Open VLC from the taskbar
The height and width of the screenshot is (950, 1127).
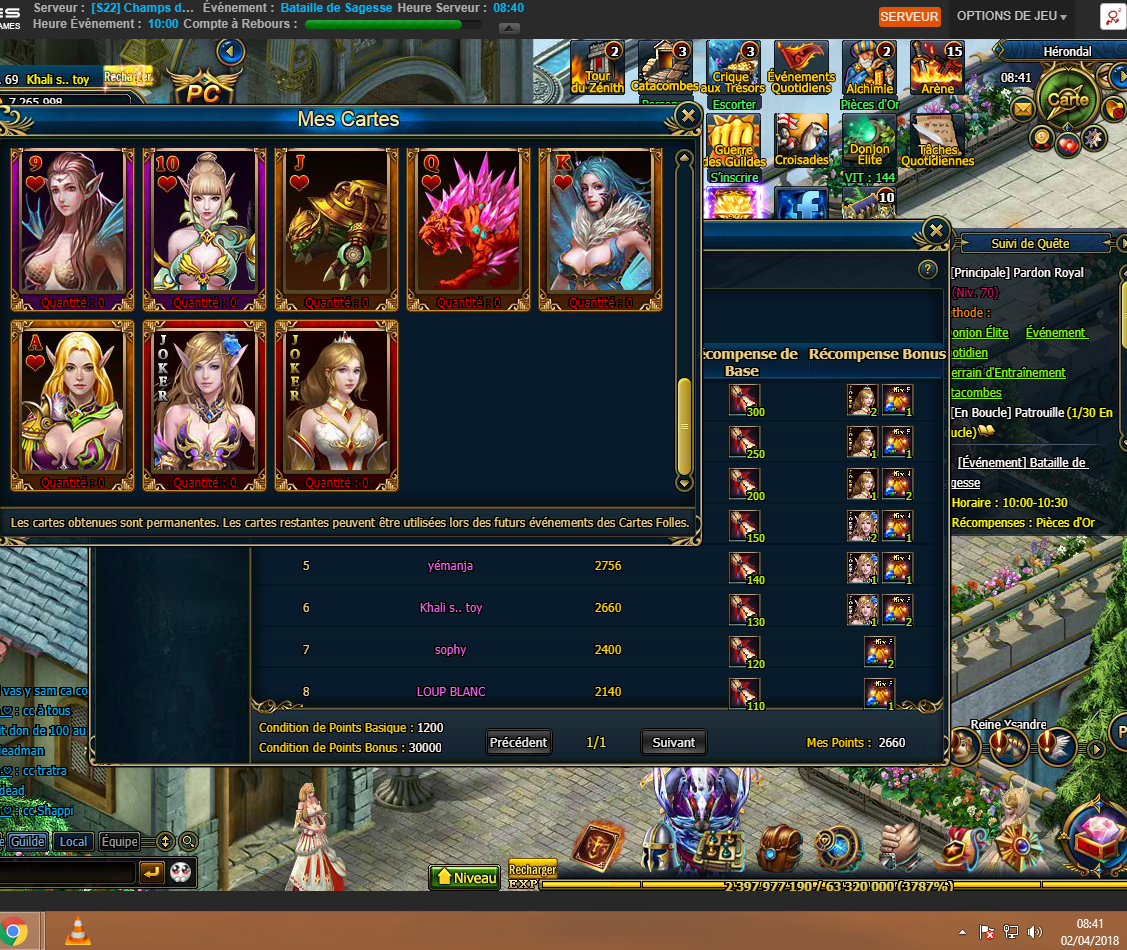click(77, 931)
